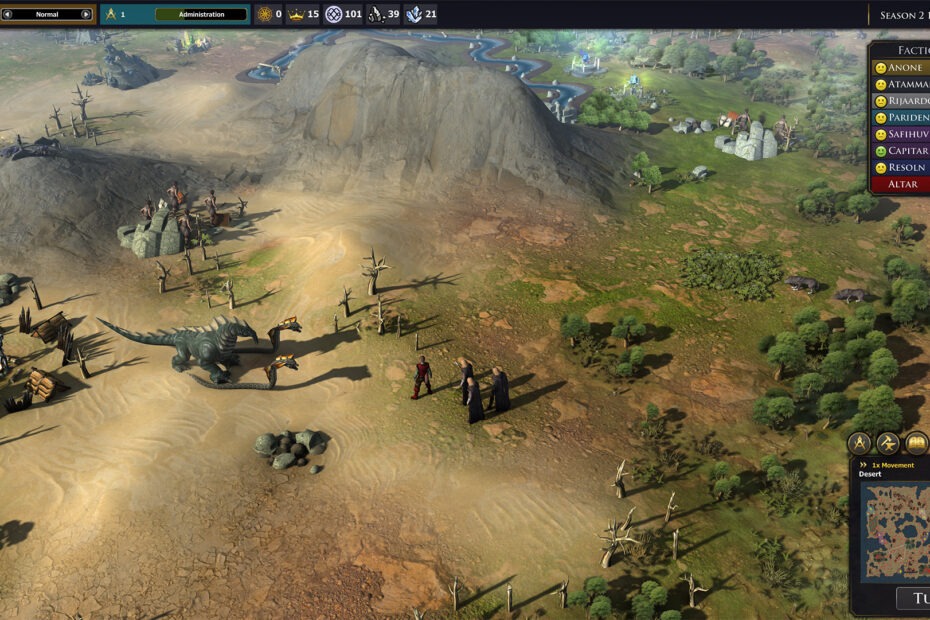Open the Pariden faction entry
930x620 pixels.
(x=902, y=117)
